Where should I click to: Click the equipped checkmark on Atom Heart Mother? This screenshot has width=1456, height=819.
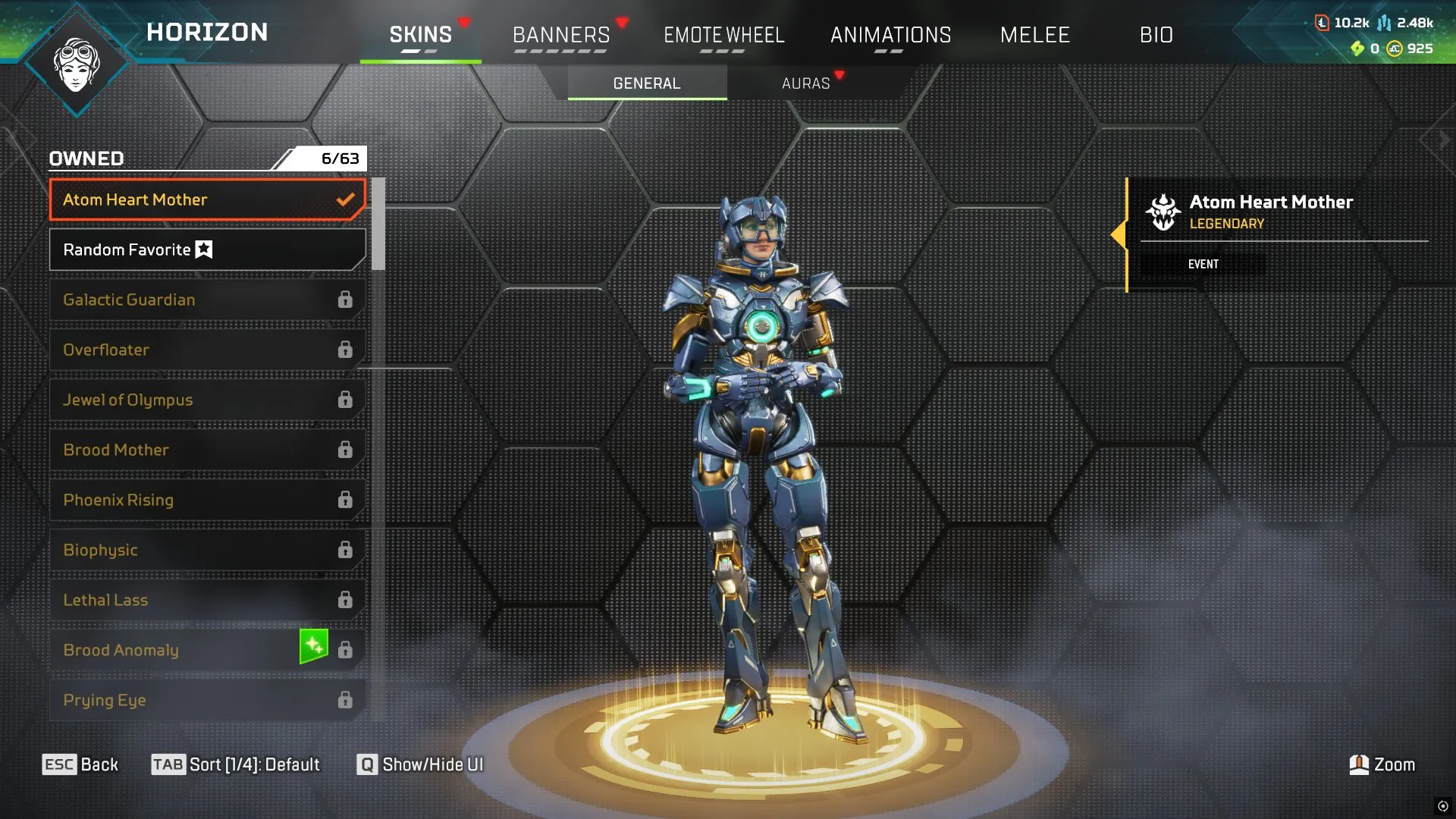pyautogui.click(x=347, y=199)
